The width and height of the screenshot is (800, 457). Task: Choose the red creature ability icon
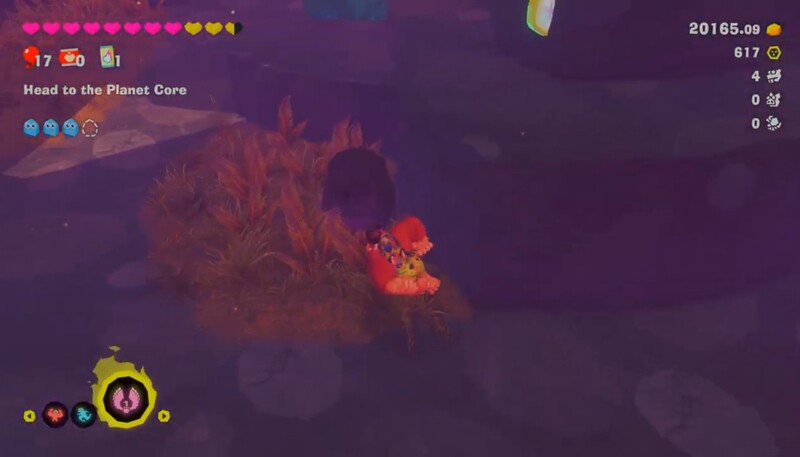[x=55, y=414]
